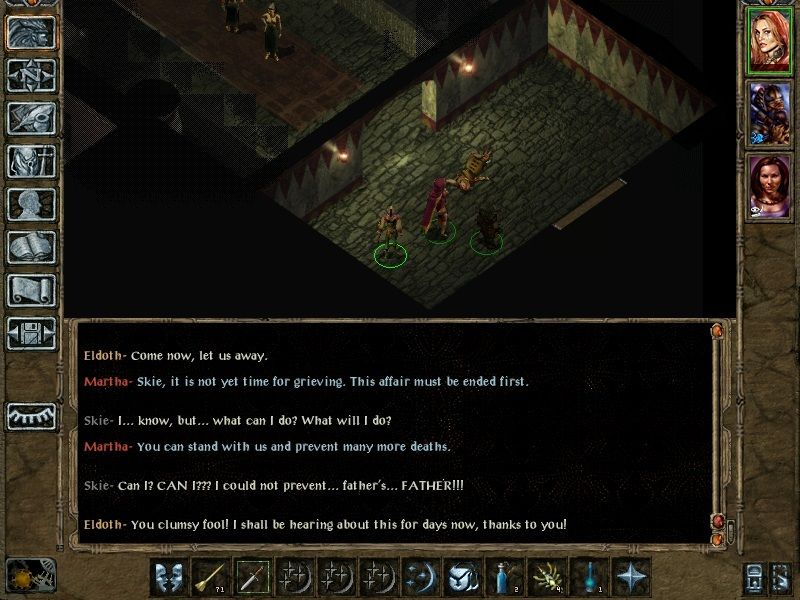Choose the highlighted sword weapon slot
800x600 pixels.
254,577
